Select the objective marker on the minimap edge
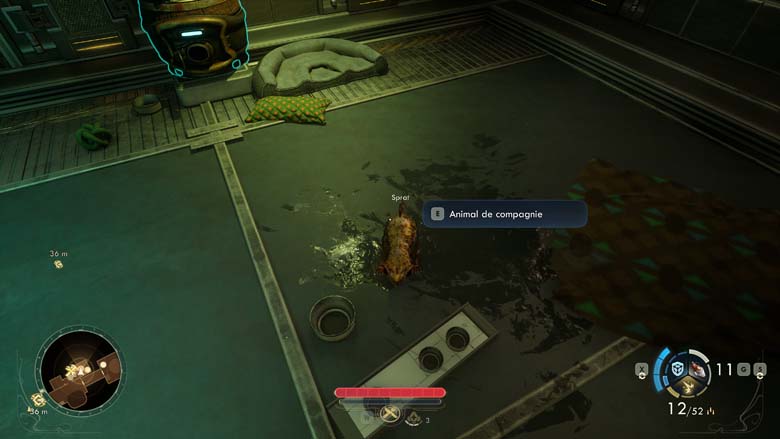This screenshot has width=780, height=439. click(x=39, y=399)
